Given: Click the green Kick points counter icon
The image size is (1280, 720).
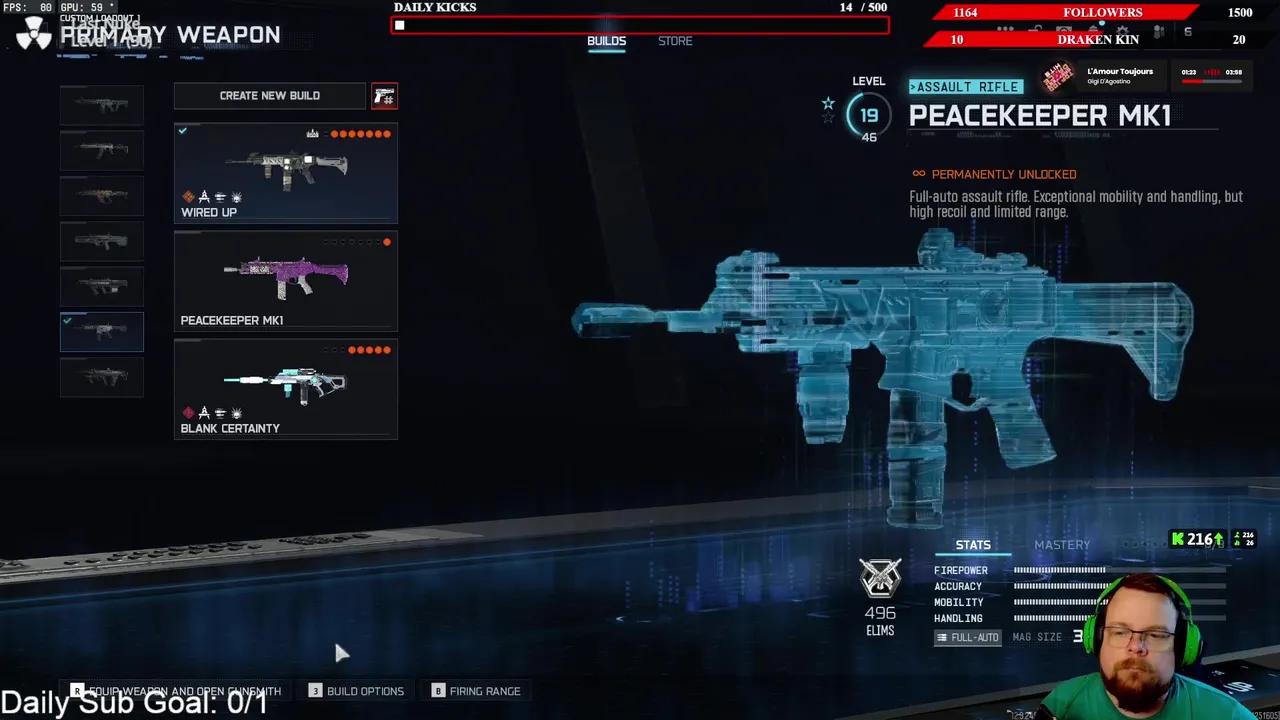Looking at the screenshot, I should coord(1179,539).
